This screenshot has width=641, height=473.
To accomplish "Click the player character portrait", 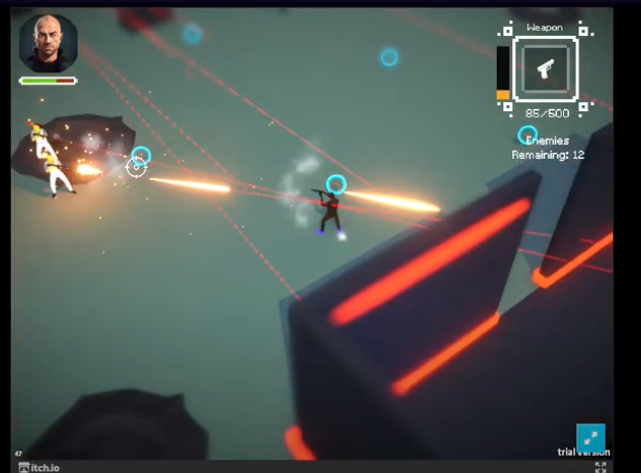I will tap(47, 42).
